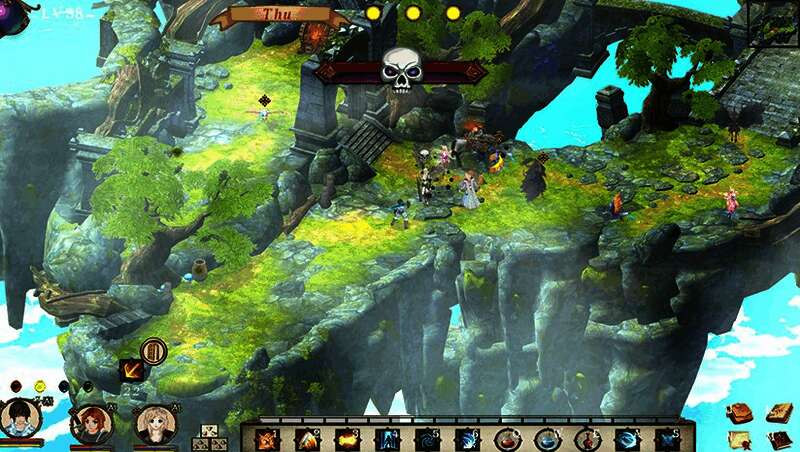Screen dimensions: 800x452
Task: Use the red potion in the round flask
Action: (507, 438)
